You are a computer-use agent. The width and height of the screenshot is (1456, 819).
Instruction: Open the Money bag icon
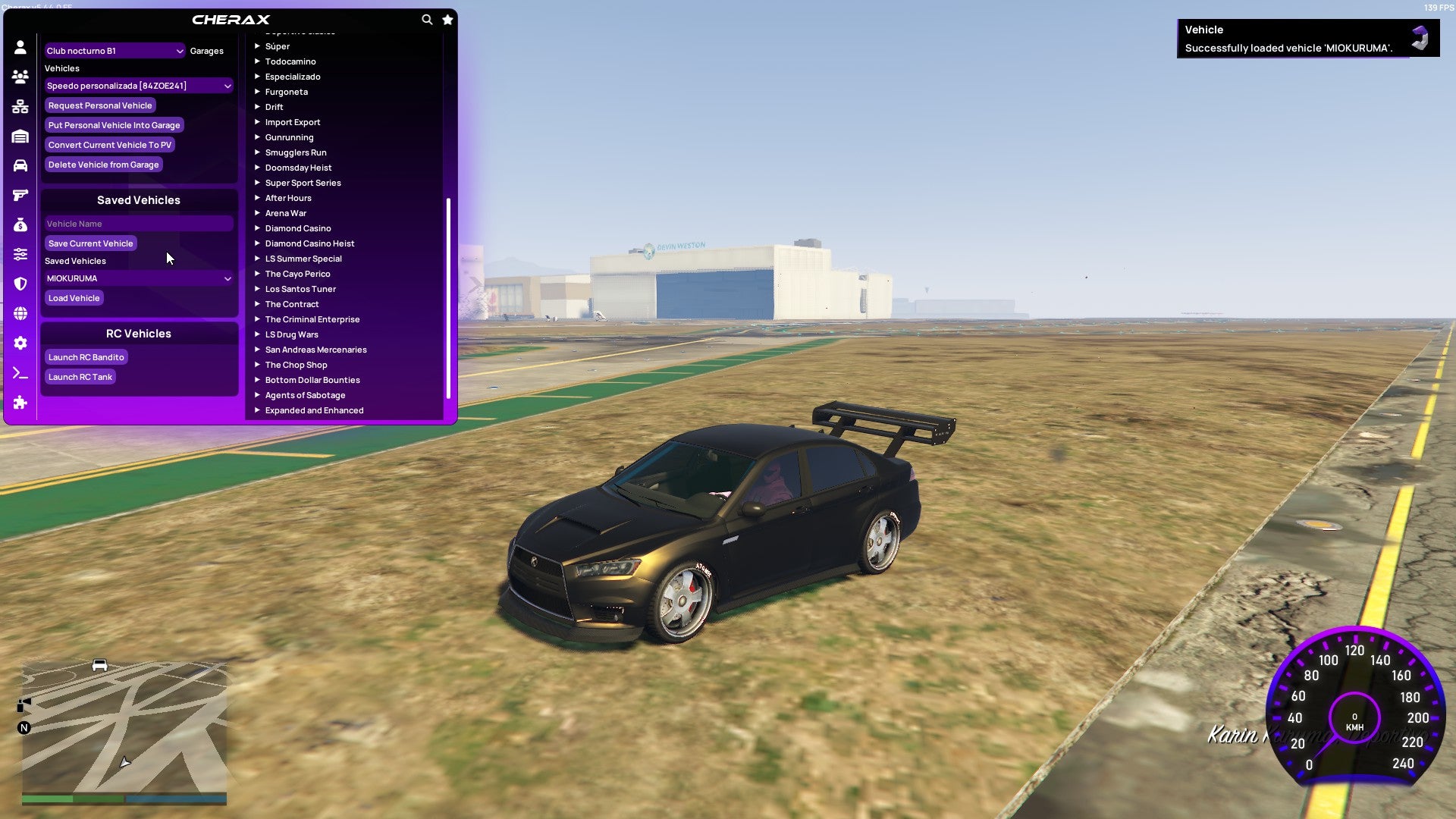(x=20, y=224)
